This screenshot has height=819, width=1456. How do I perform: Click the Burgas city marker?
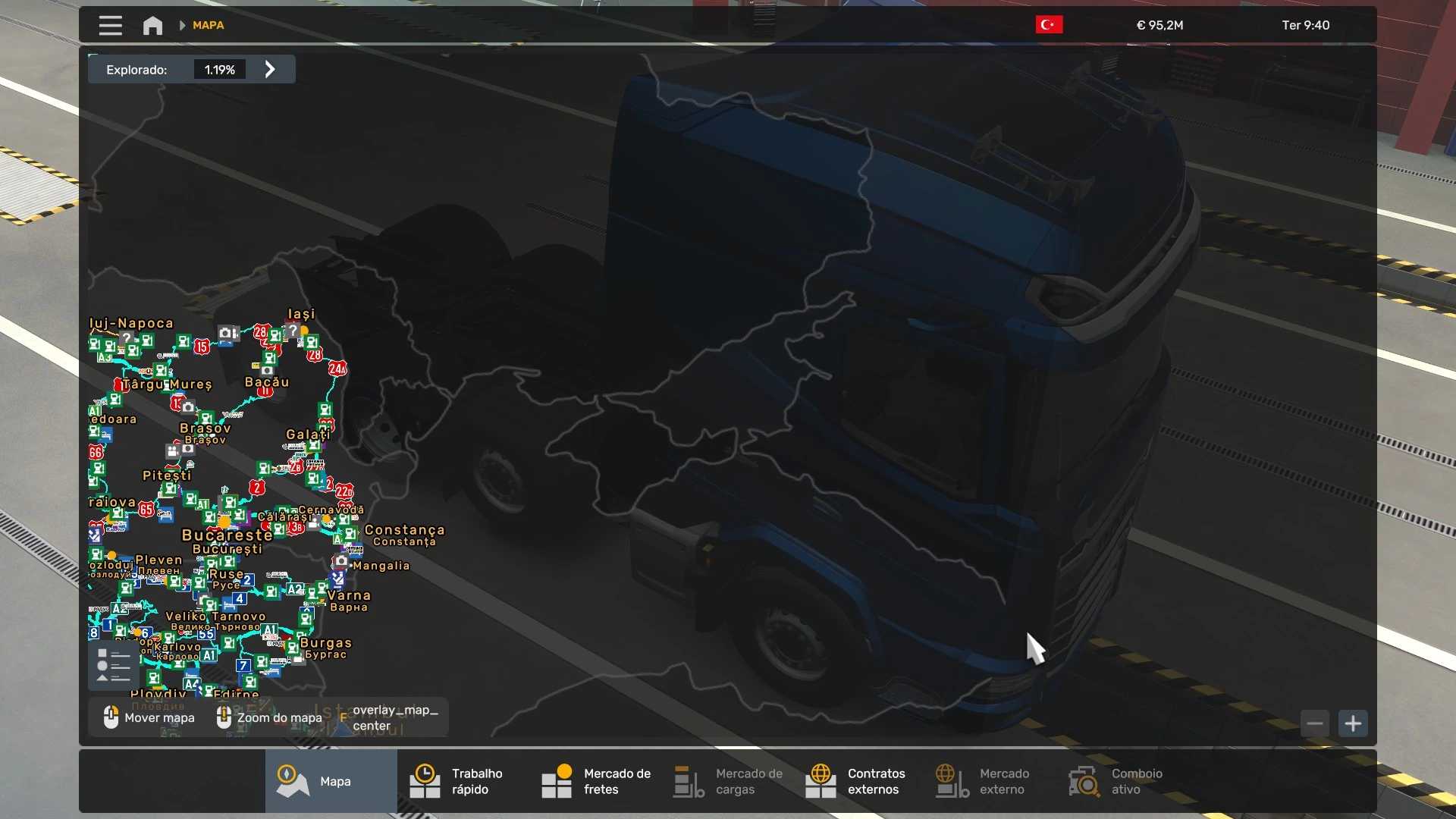click(x=325, y=643)
